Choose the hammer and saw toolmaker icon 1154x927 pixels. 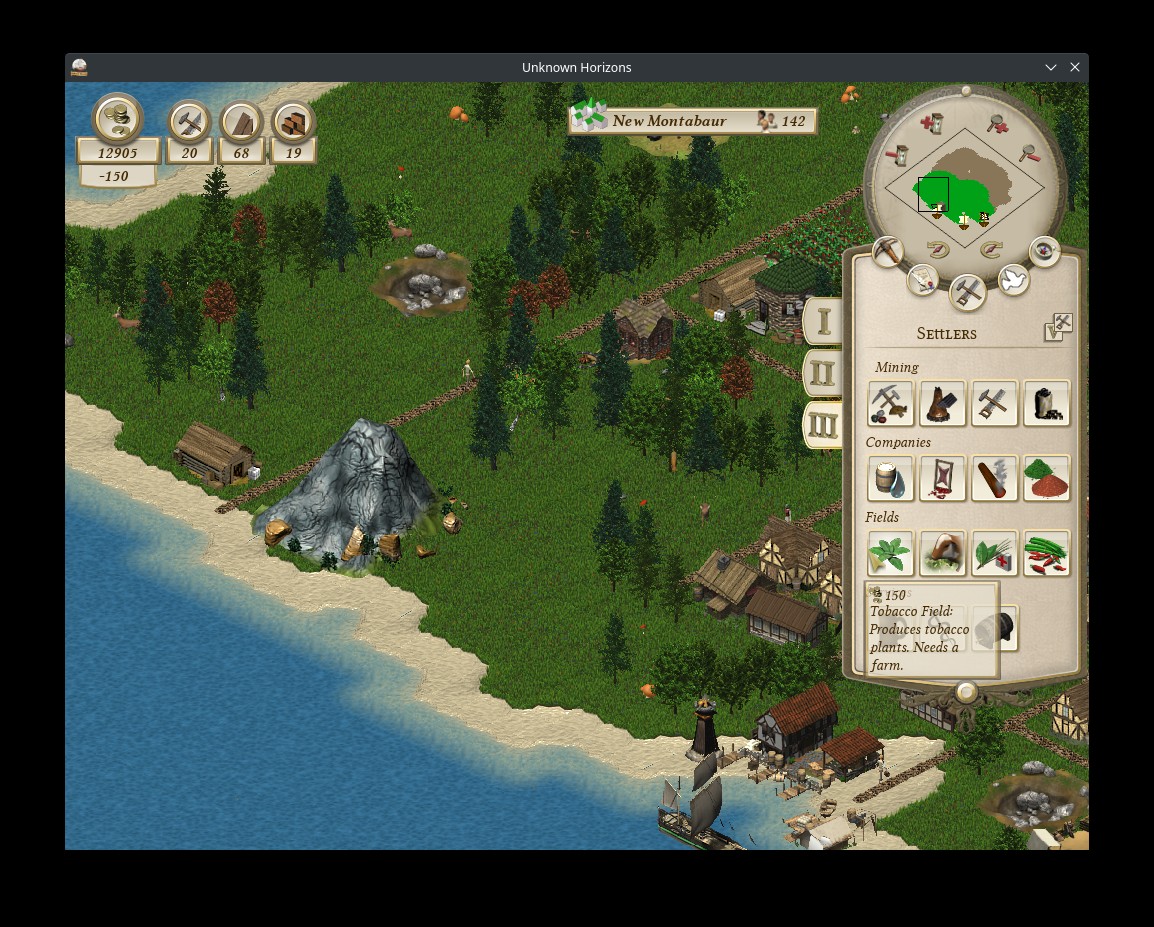point(994,403)
